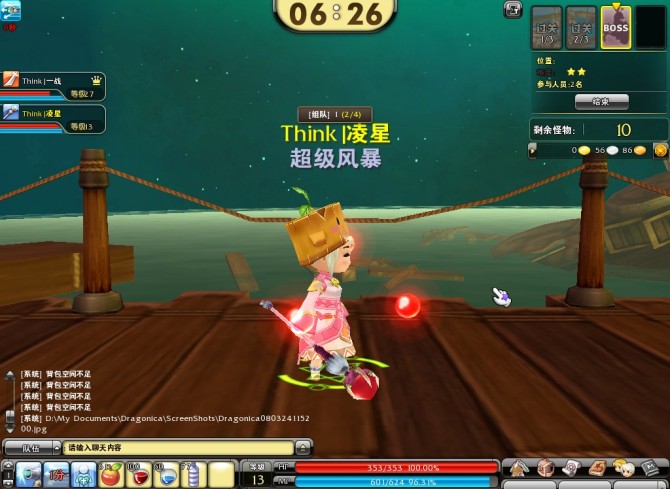
Task: Open the box-shaped menu icon
Action: coord(545,467)
